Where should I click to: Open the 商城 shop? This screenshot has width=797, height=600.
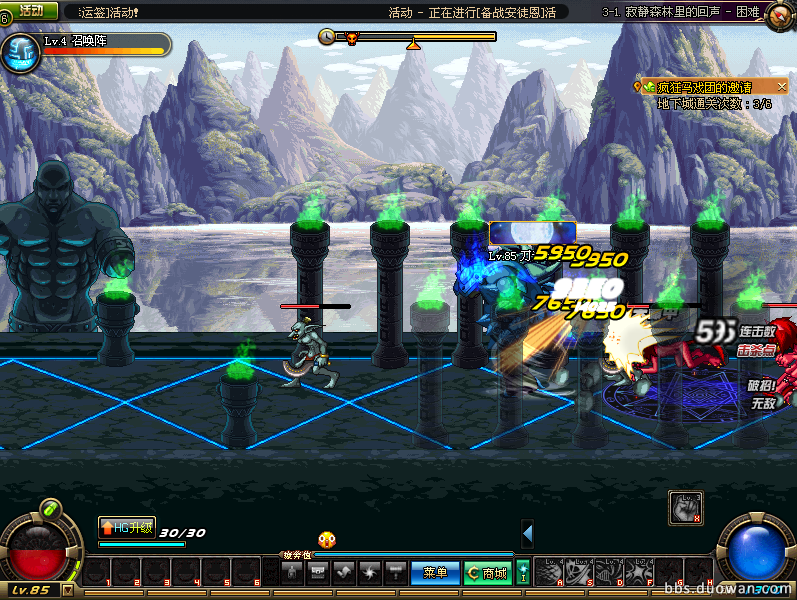pos(487,573)
